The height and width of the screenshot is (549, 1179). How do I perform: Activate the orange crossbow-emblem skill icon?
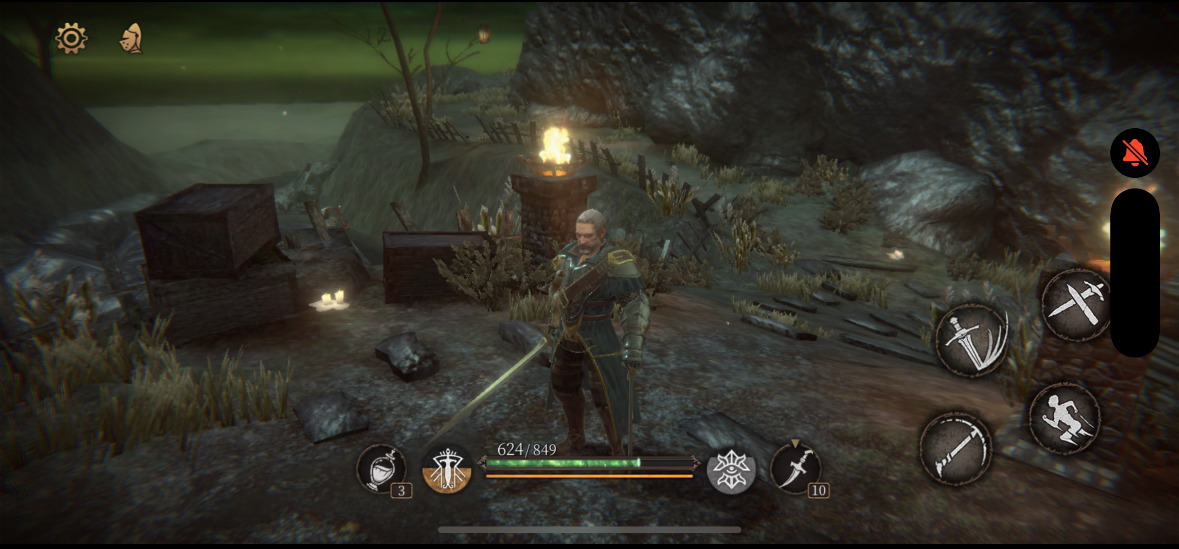pyautogui.click(x=447, y=469)
